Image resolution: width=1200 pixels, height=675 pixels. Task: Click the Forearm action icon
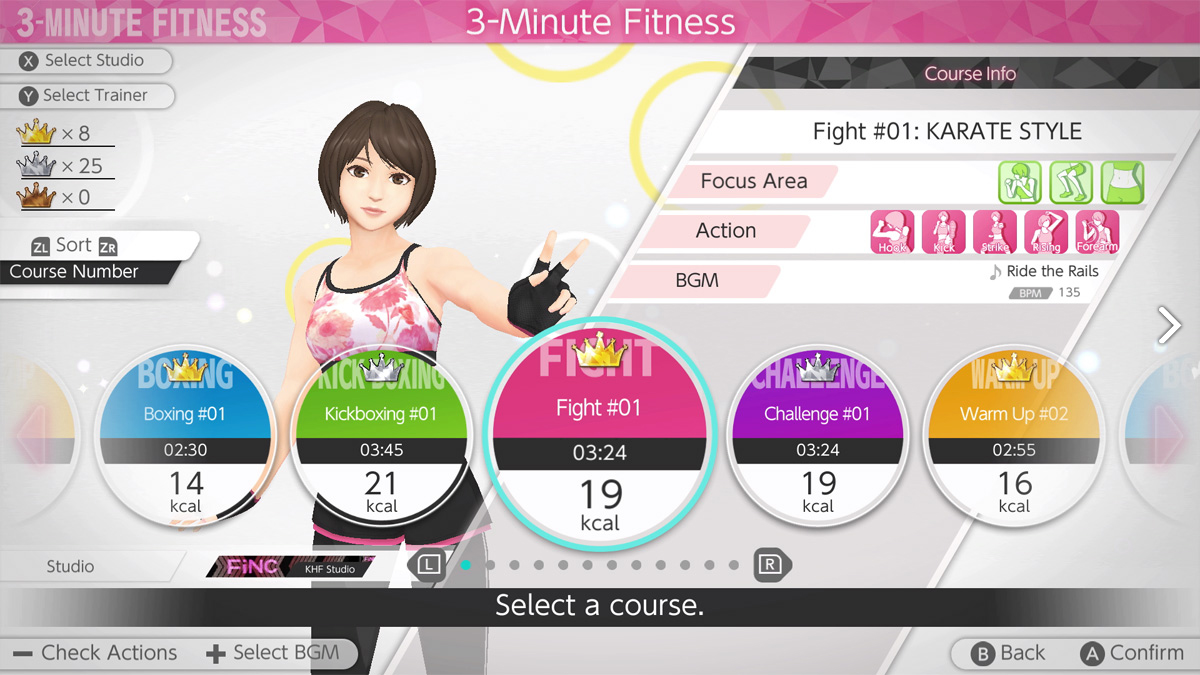click(1097, 232)
